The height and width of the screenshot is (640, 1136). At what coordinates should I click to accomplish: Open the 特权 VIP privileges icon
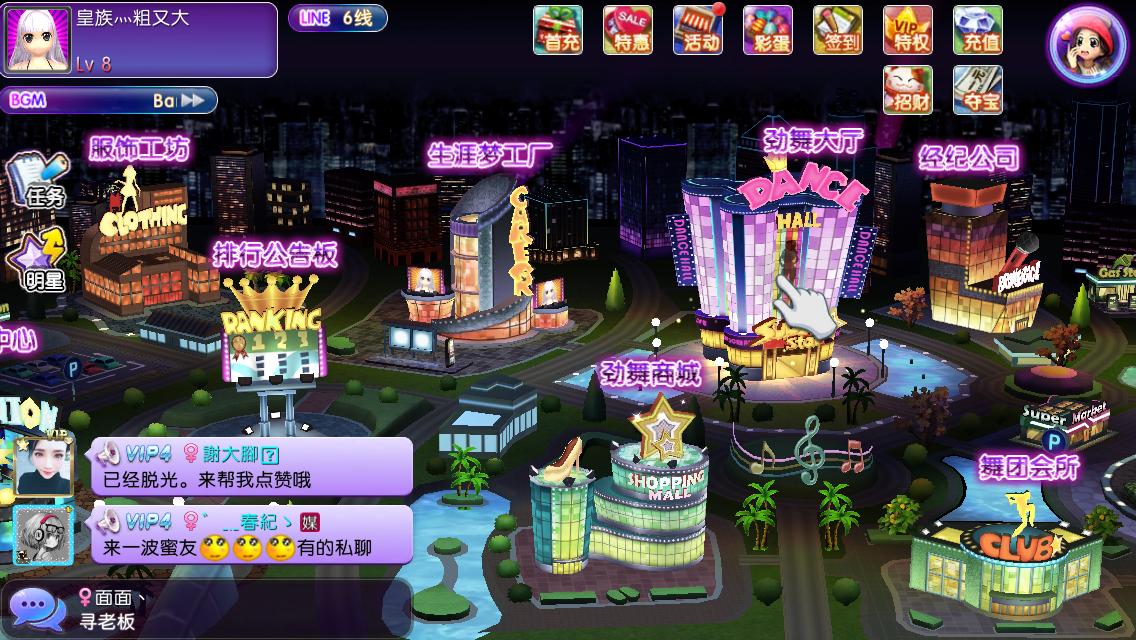pyautogui.click(x=907, y=29)
